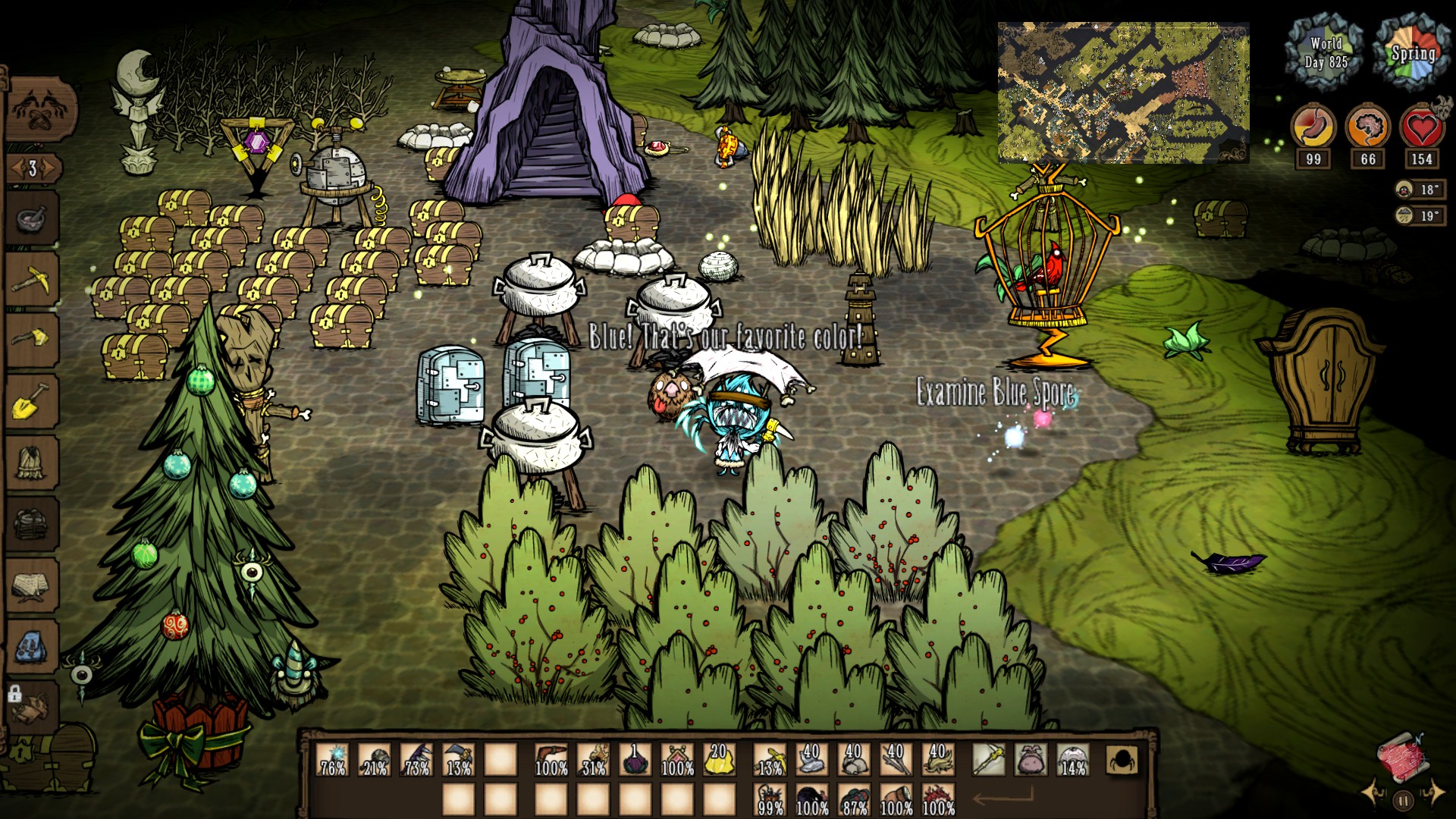Choose the cut grass stack slot

tap(938, 759)
